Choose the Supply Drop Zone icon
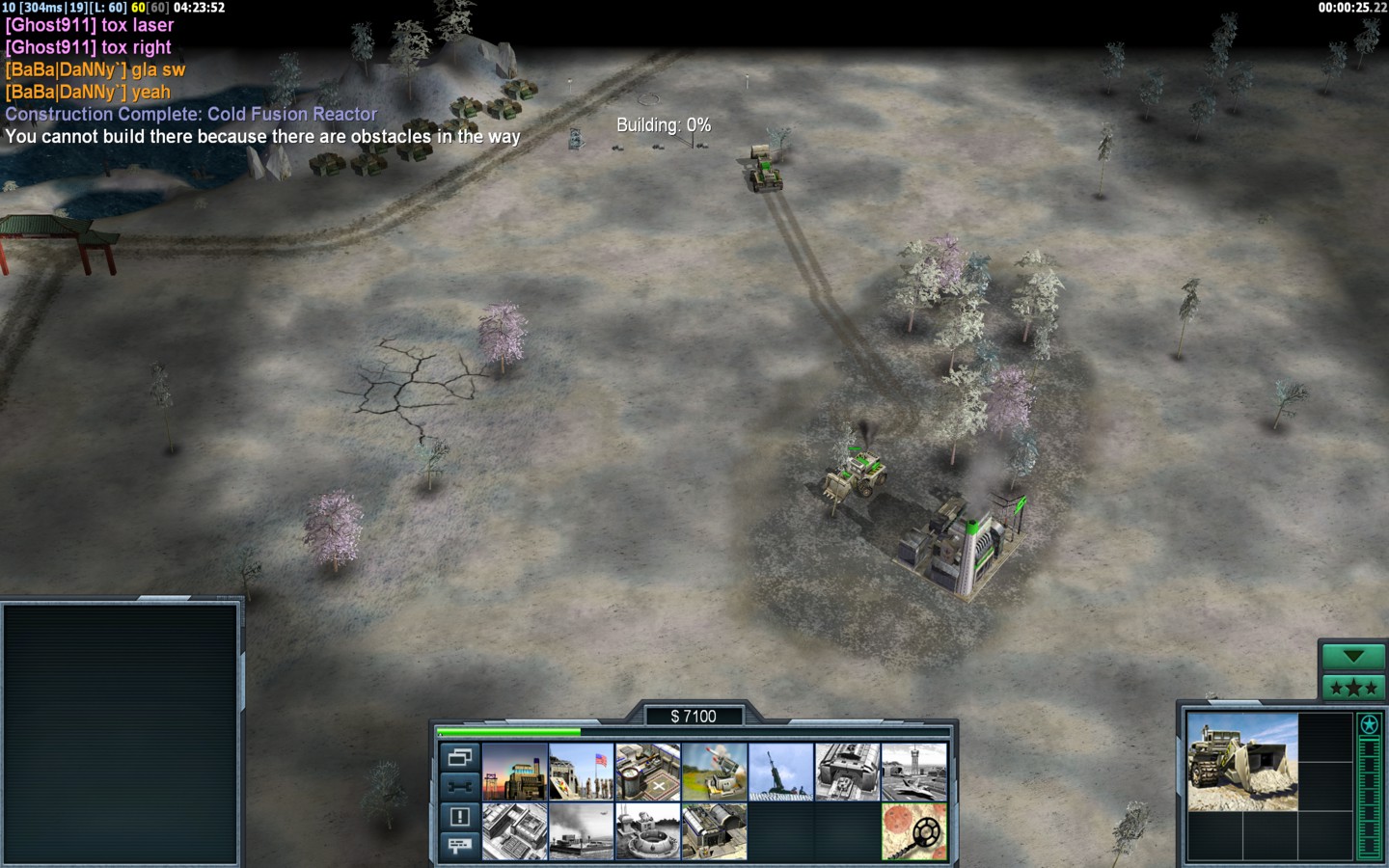This screenshot has height=868, width=1389. point(582,831)
